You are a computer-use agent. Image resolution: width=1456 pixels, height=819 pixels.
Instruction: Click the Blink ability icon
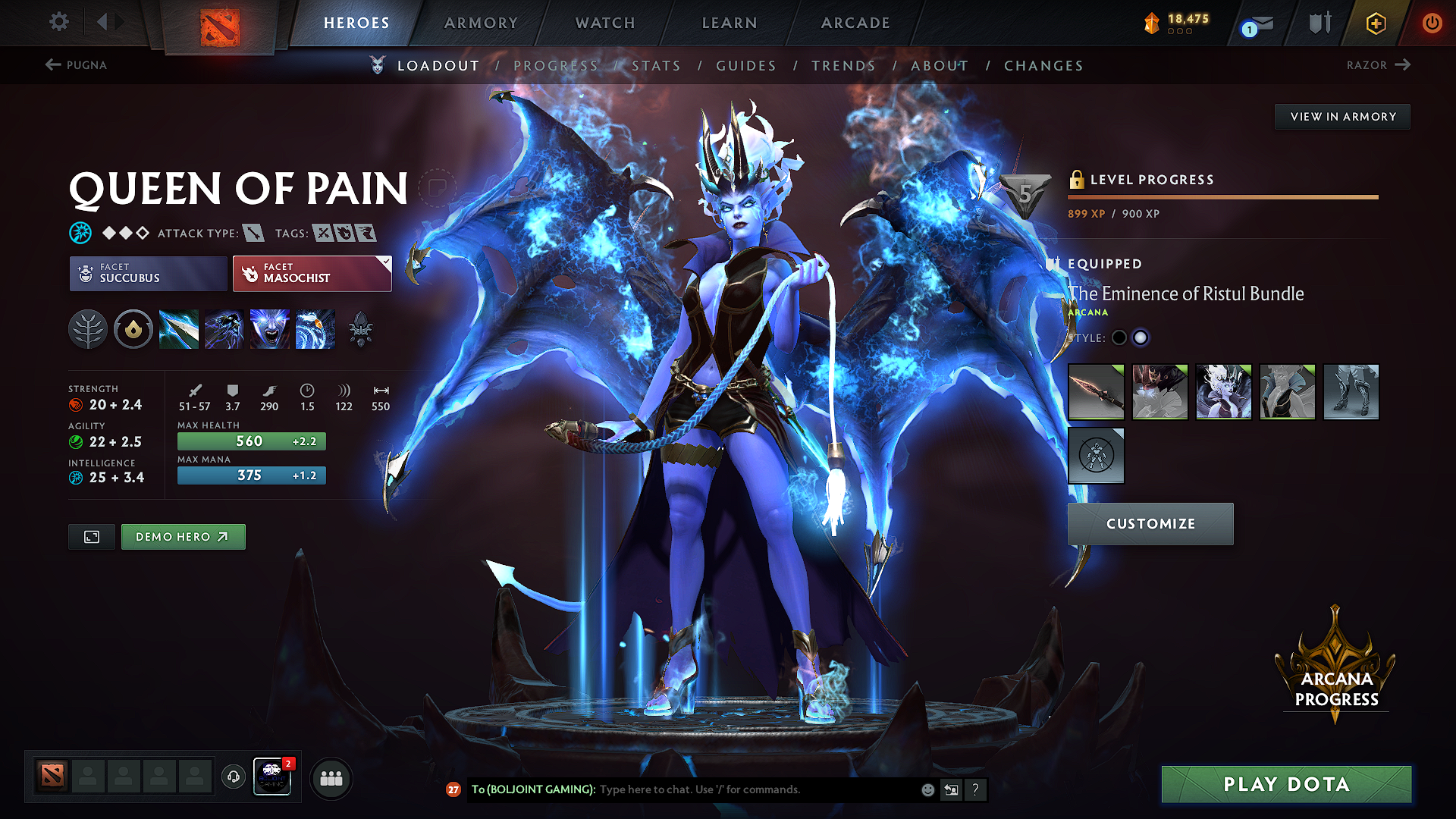coord(224,328)
